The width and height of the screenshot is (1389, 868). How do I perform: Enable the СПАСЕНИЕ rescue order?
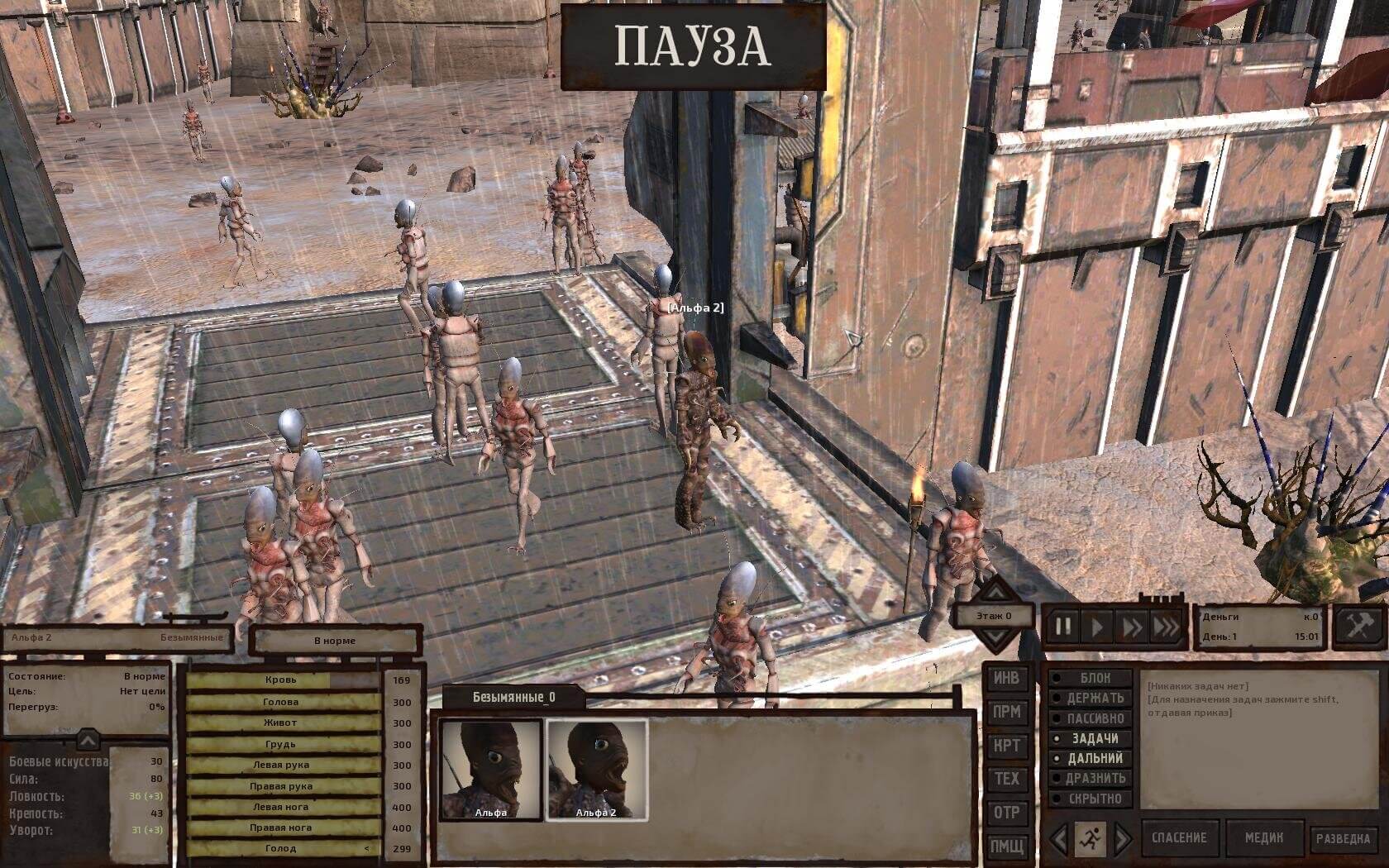(x=1180, y=838)
